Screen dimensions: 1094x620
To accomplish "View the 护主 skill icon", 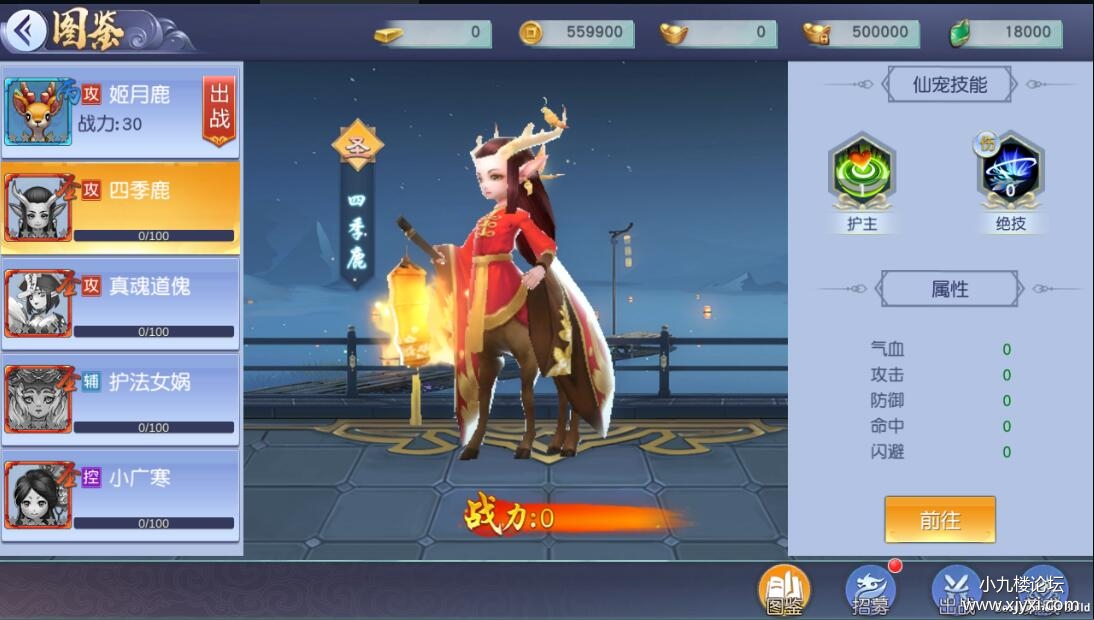I will tap(862, 173).
